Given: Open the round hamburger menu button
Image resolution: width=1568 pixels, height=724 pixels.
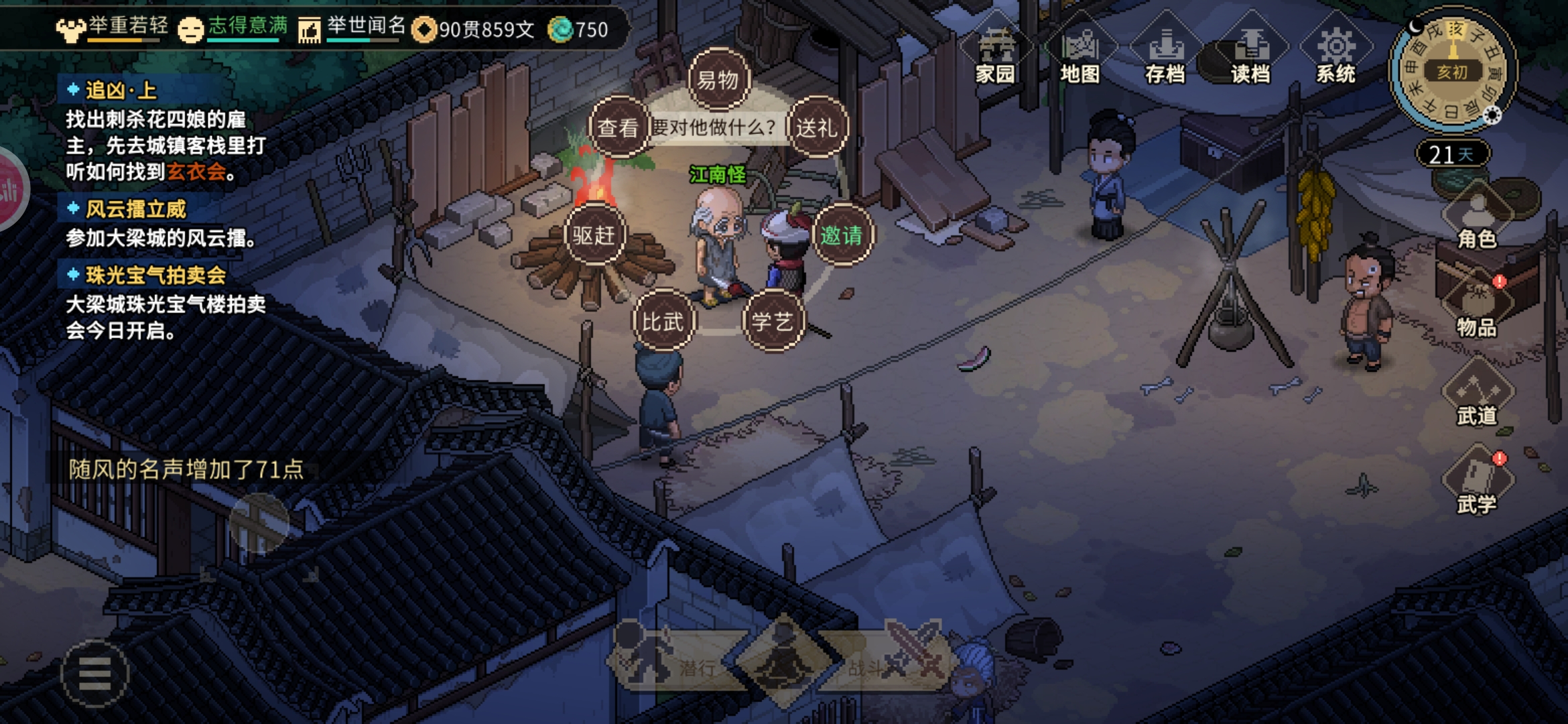Looking at the screenshot, I should tap(94, 673).
